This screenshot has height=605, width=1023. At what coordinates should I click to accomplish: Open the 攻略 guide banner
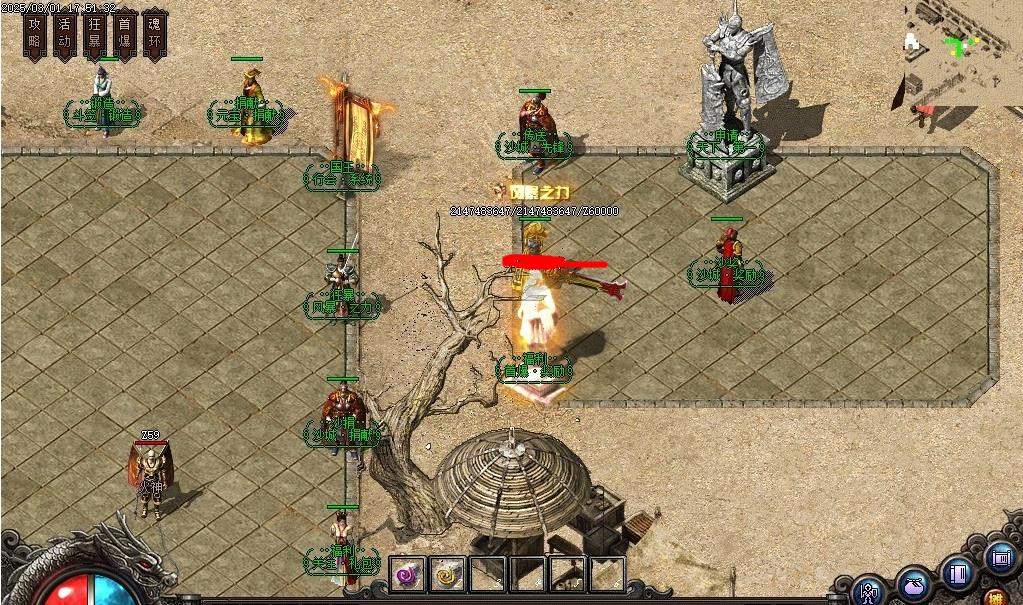click(x=36, y=33)
